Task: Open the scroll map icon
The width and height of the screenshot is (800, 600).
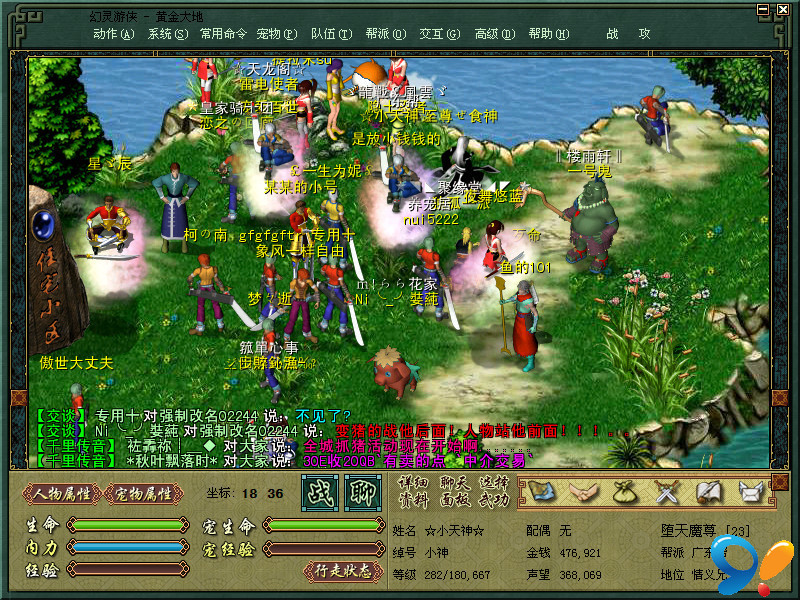Action: pyautogui.click(x=541, y=491)
